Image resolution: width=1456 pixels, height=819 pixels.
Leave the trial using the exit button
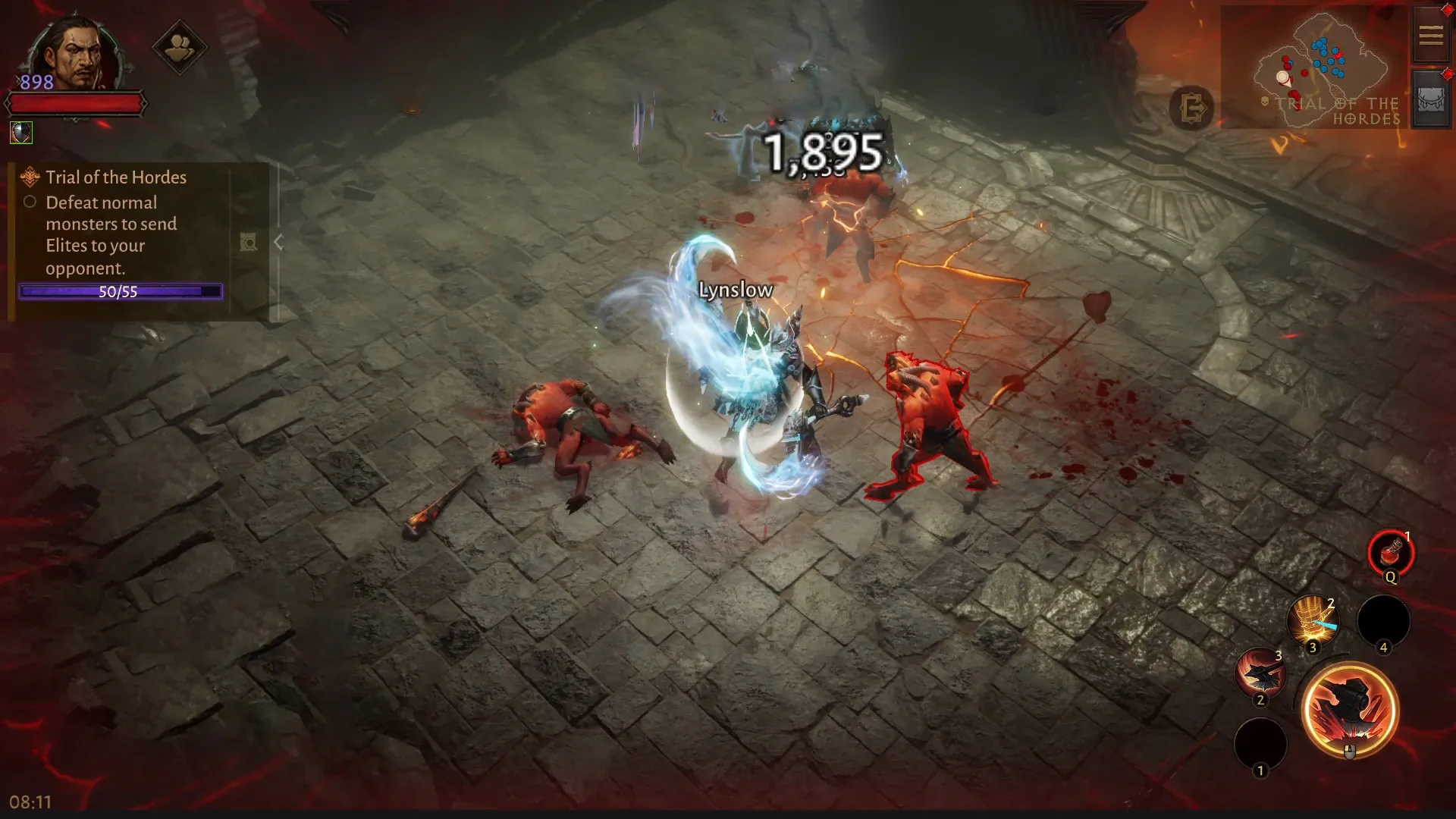point(1191,108)
